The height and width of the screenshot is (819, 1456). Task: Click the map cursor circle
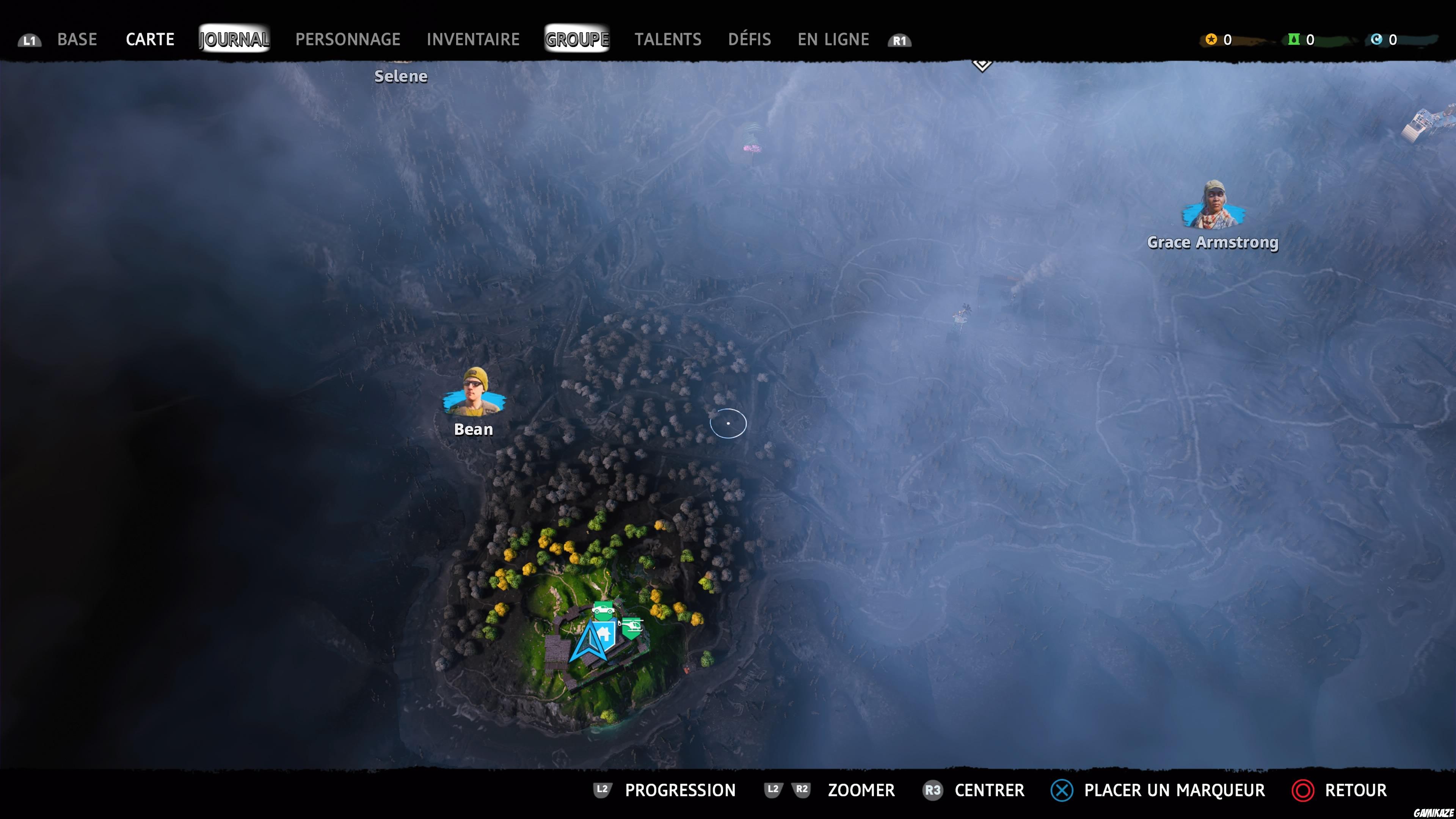click(x=728, y=424)
